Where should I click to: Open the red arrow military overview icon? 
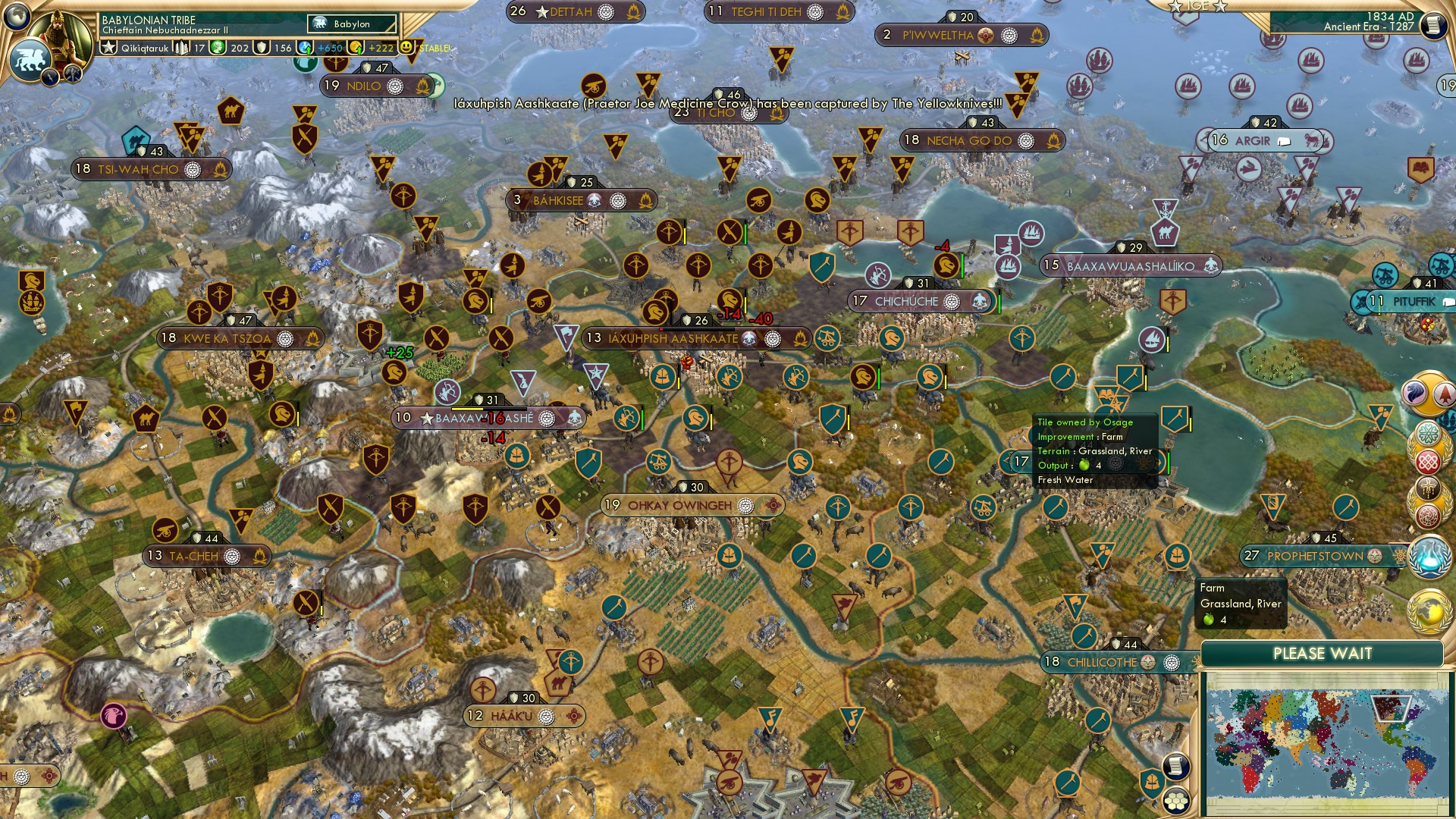1445,393
